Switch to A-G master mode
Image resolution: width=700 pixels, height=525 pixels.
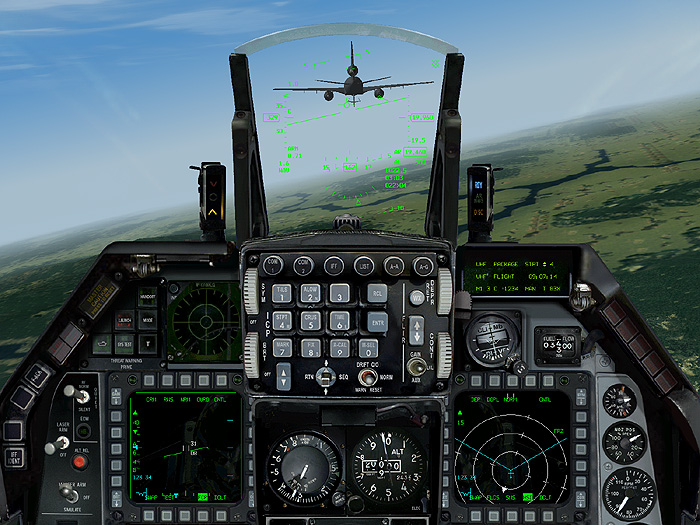pyautogui.click(x=423, y=266)
